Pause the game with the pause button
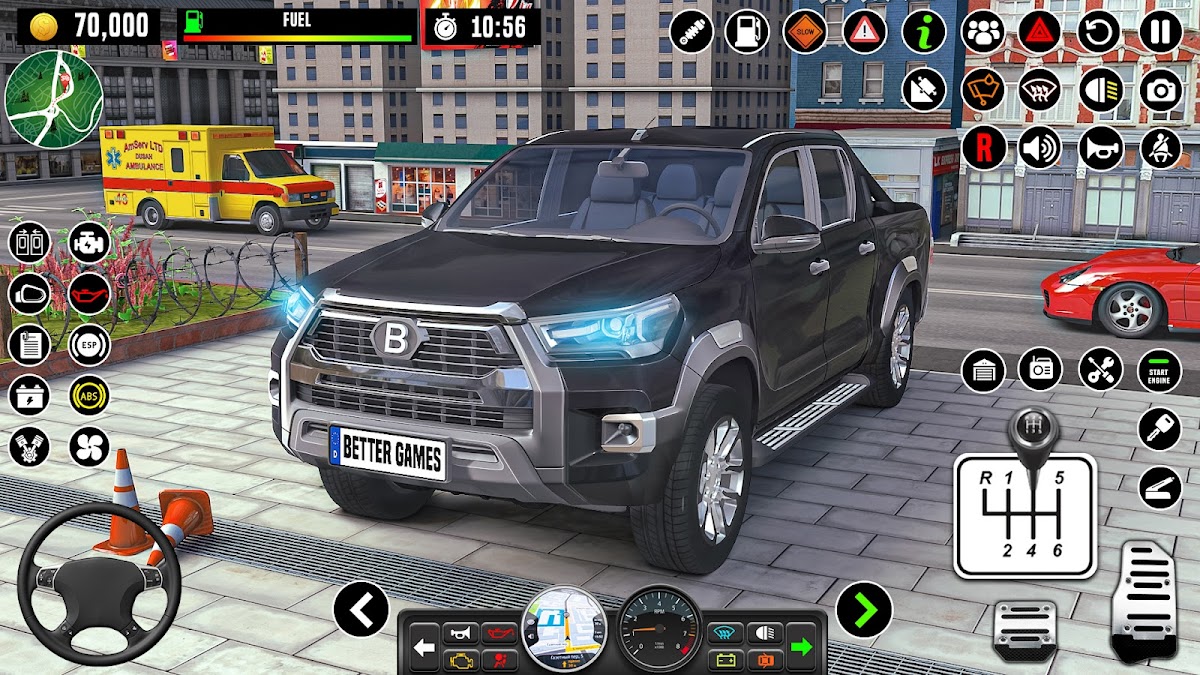1200x675 pixels. (1160, 32)
